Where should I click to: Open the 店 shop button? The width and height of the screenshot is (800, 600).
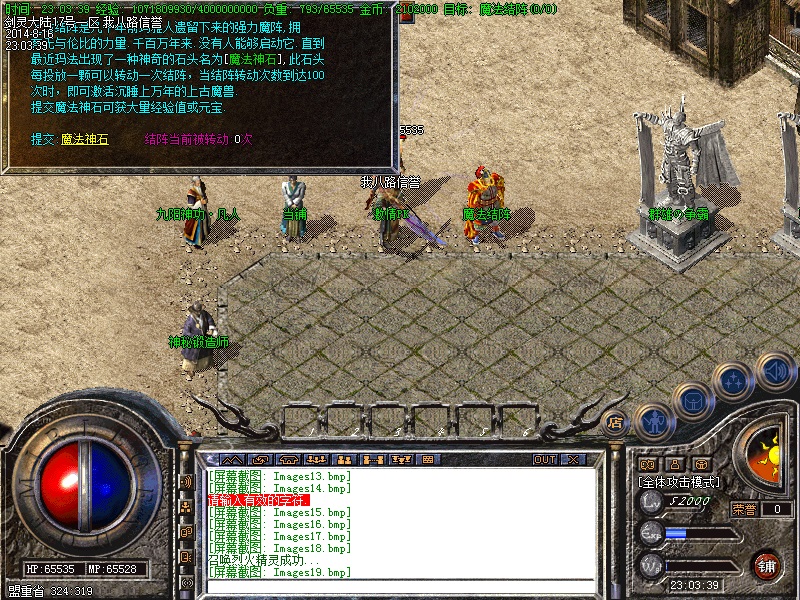click(x=616, y=422)
